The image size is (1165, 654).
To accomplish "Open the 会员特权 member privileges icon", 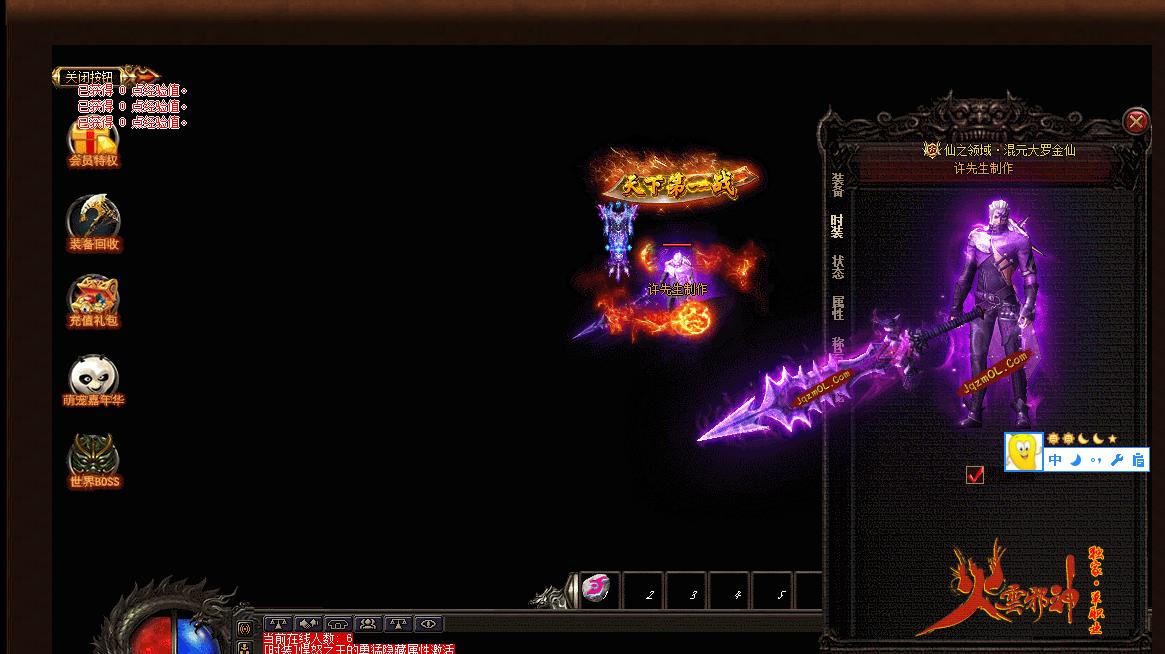I will pos(93,141).
